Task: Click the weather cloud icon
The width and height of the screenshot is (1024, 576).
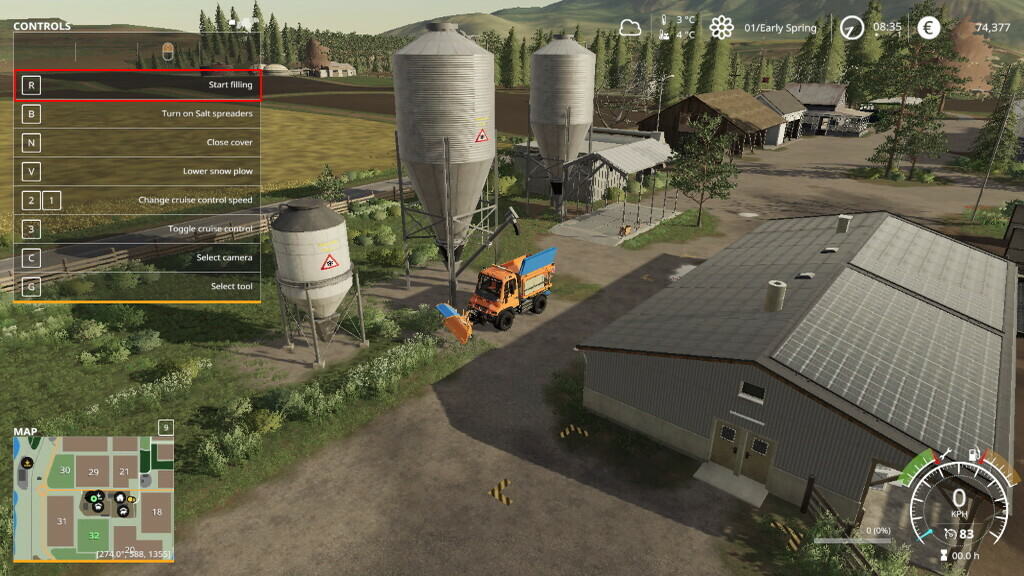Action: pyautogui.click(x=630, y=27)
